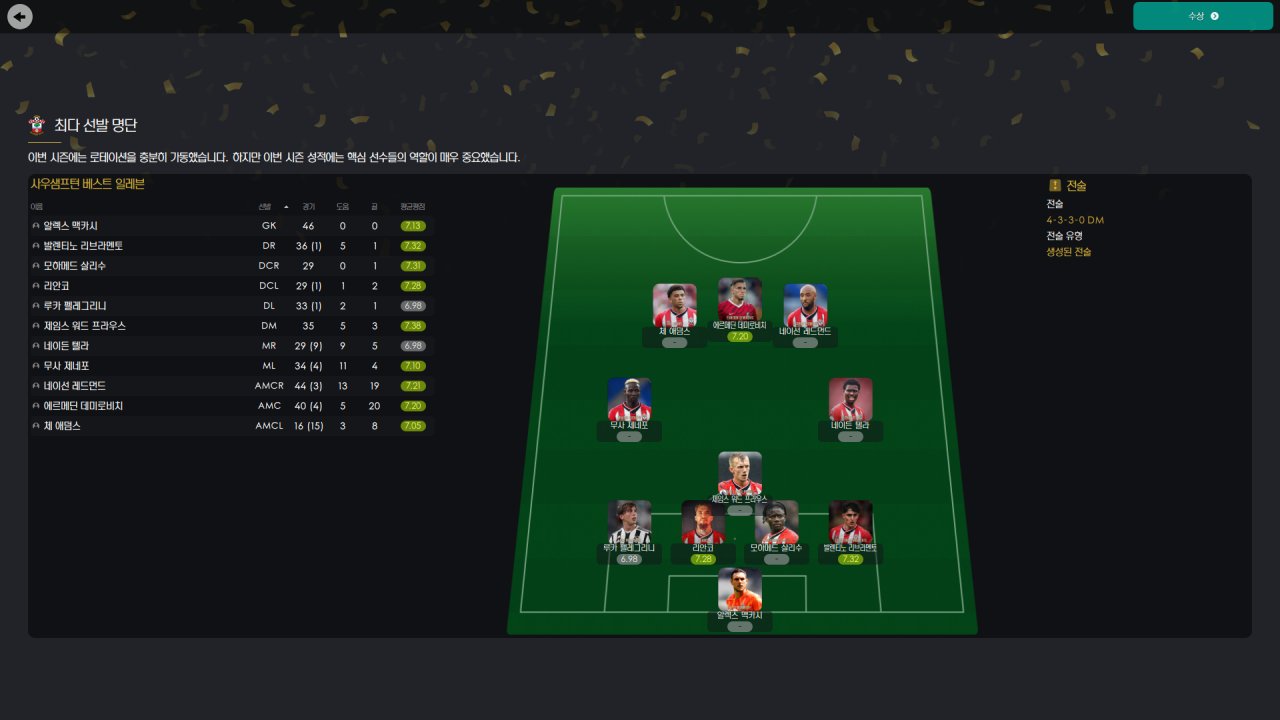Open the 4-3-3-0 DM tactic link

pos(1075,220)
